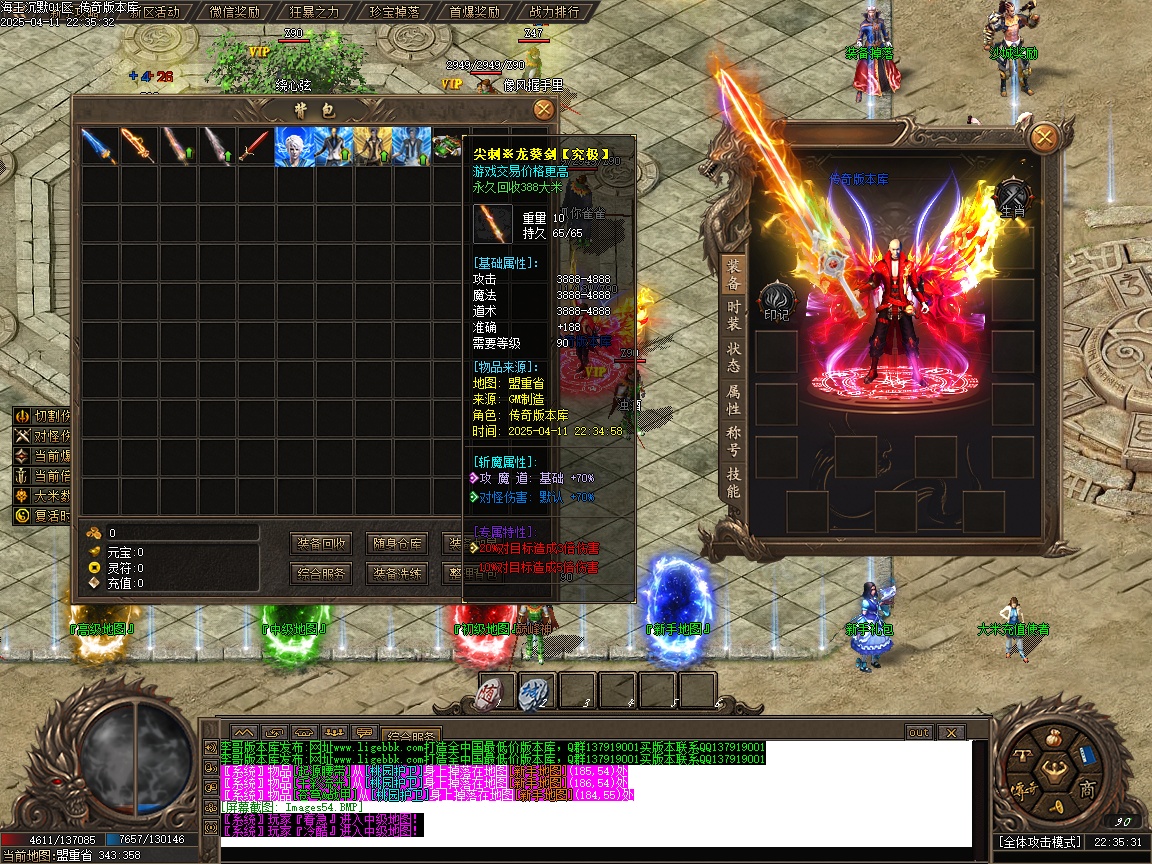Open the 新区活动 top menu

(156, 12)
